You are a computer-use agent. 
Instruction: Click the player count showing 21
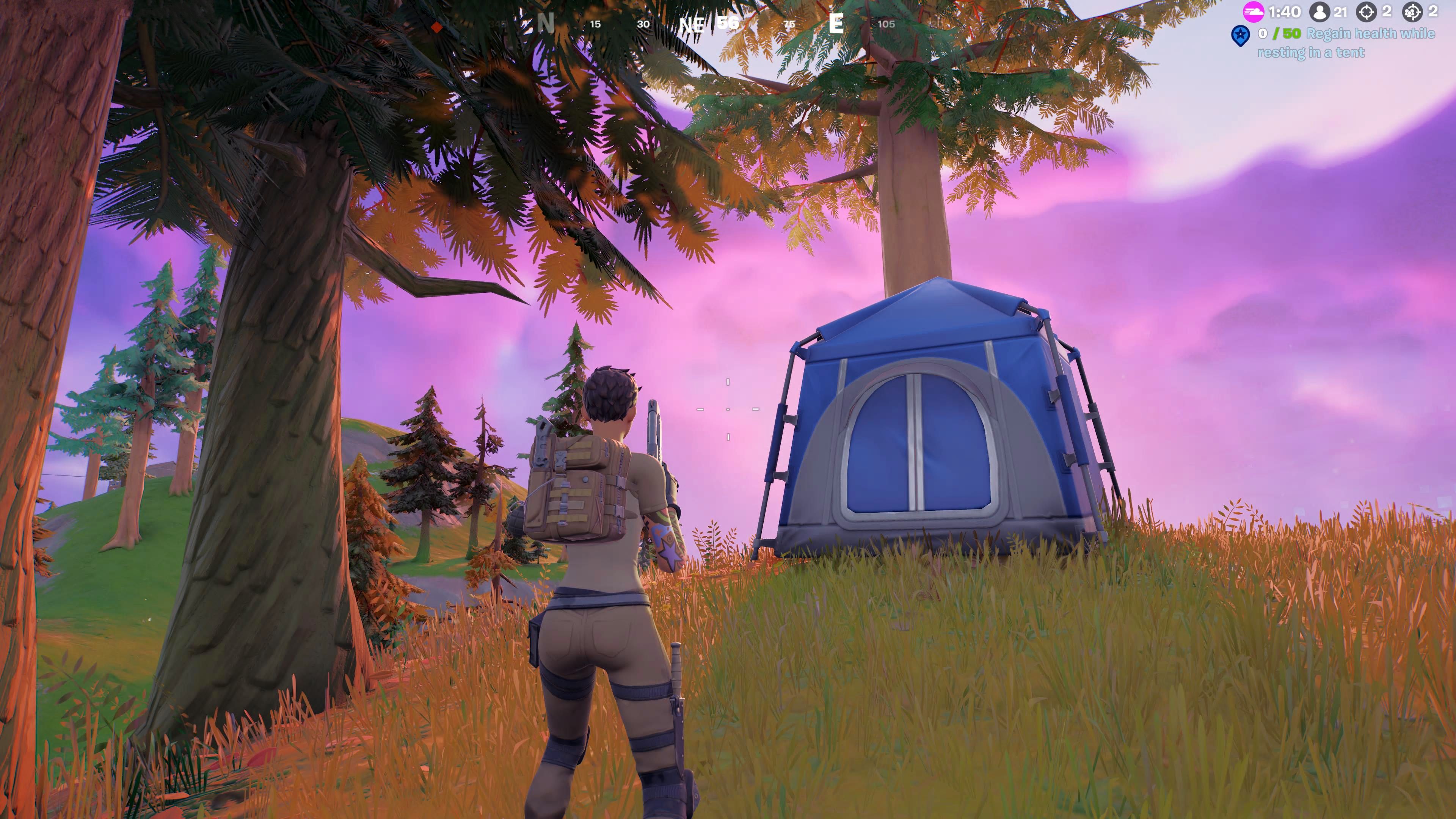[1340, 12]
